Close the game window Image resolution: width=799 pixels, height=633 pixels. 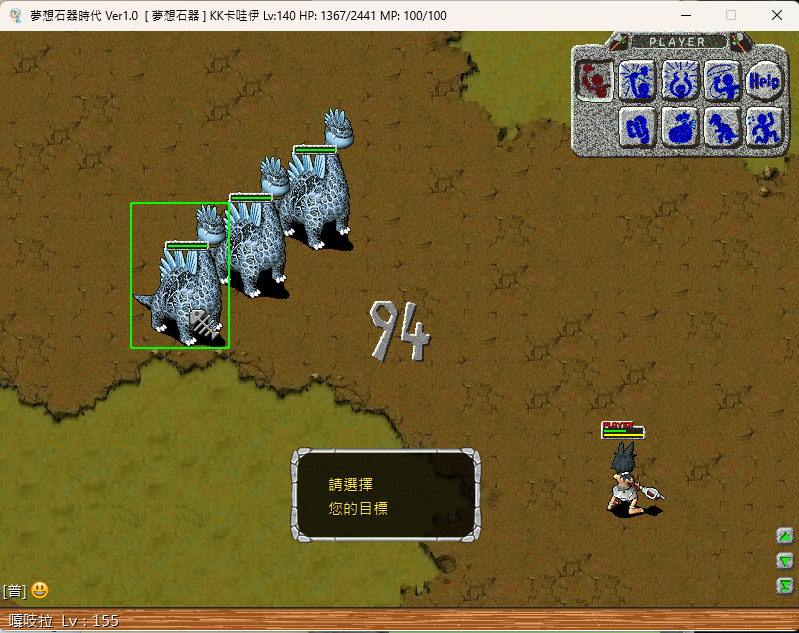click(776, 15)
